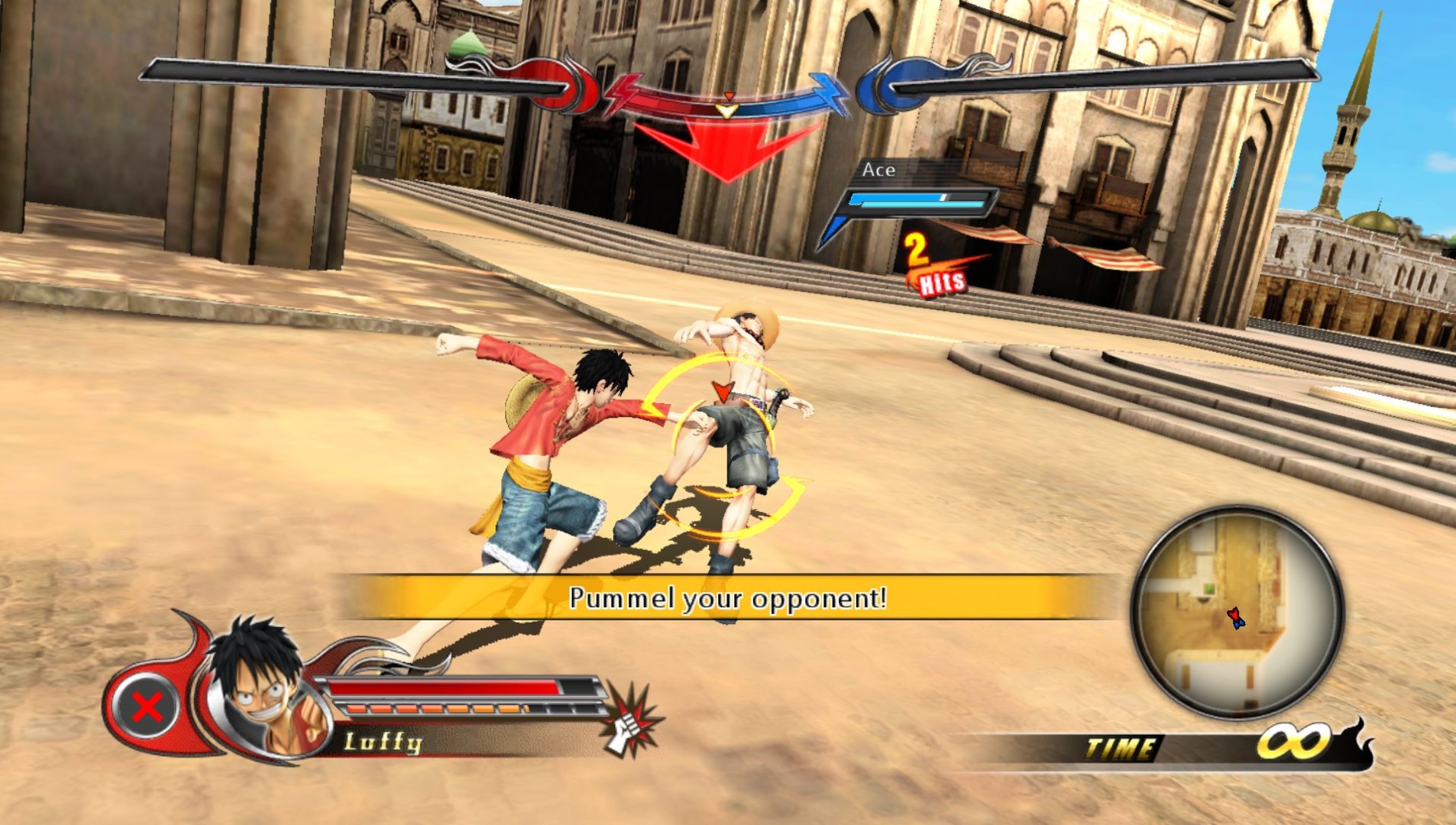This screenshot has width=1456, height=825.
Task: Click the circular minimap
Action: click(x=1237, y=612)
